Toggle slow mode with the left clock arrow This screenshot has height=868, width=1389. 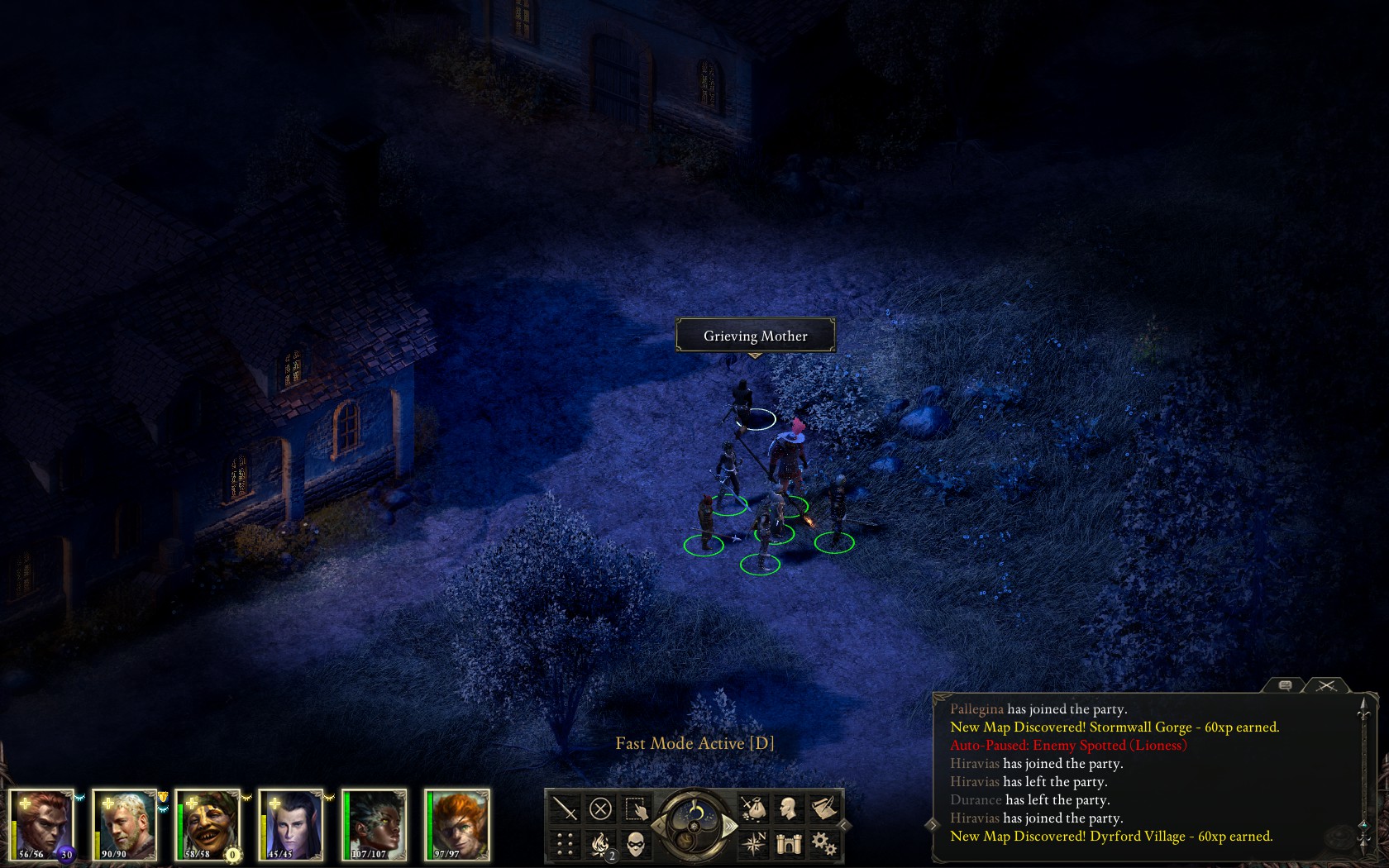tap(659, 825)
